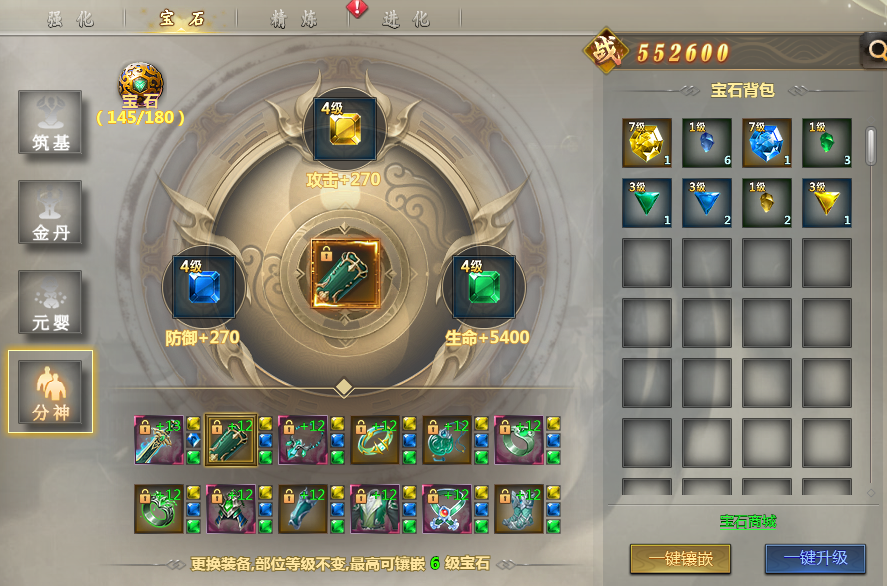Select the yellow attack gem socket
This screenshot has width=887, height=586.
pos(345,129)
